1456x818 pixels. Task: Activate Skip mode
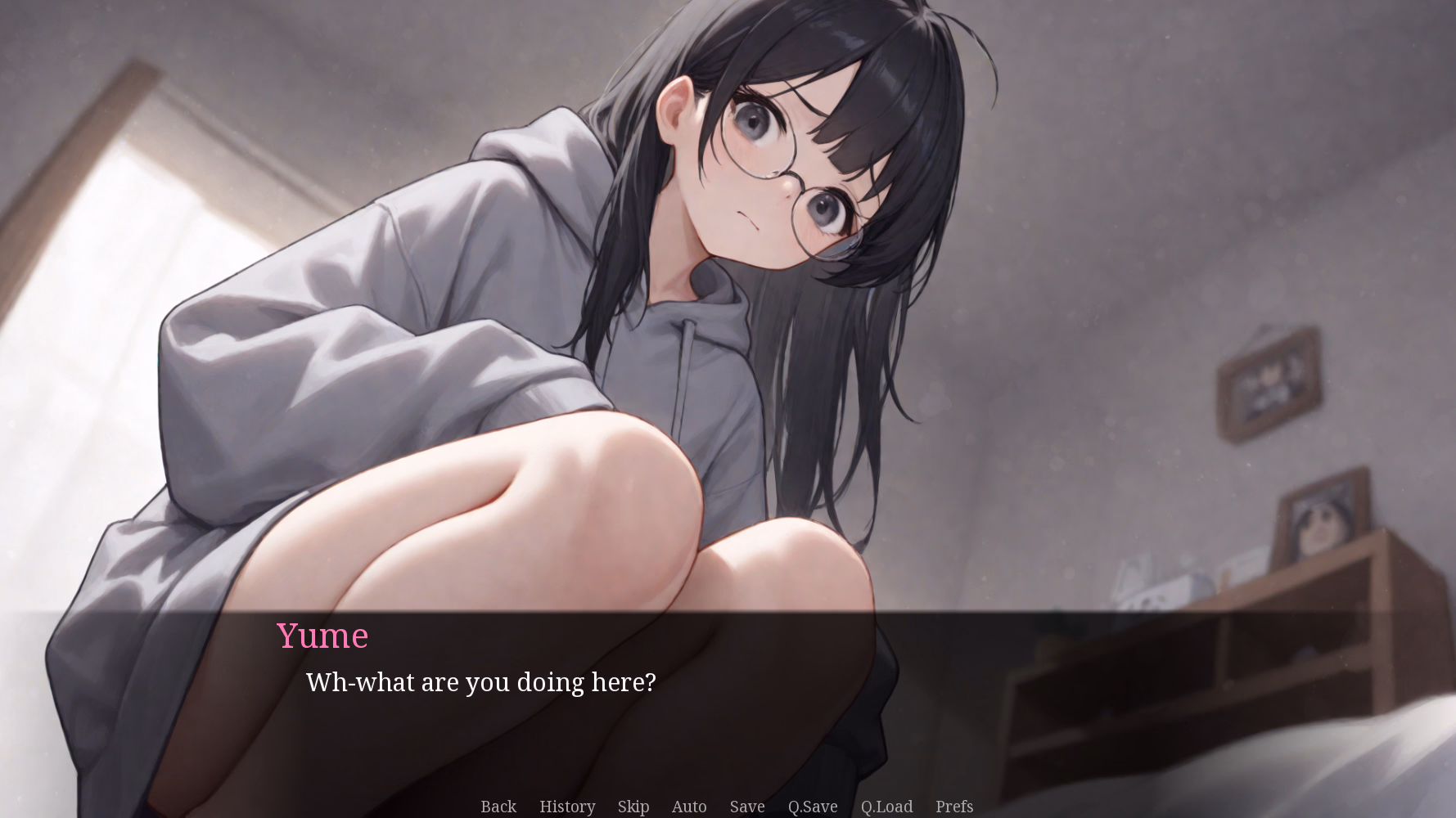point(633,807)
